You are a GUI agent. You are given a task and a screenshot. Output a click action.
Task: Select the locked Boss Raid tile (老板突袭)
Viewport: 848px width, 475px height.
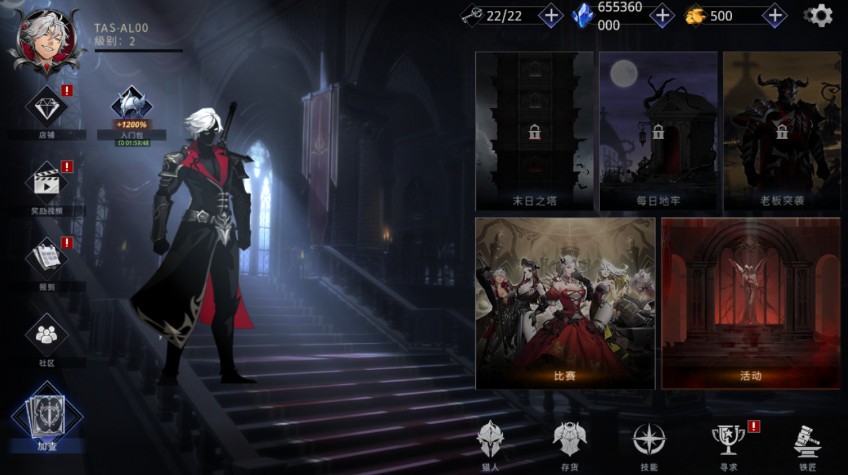[x=781, y=131]
